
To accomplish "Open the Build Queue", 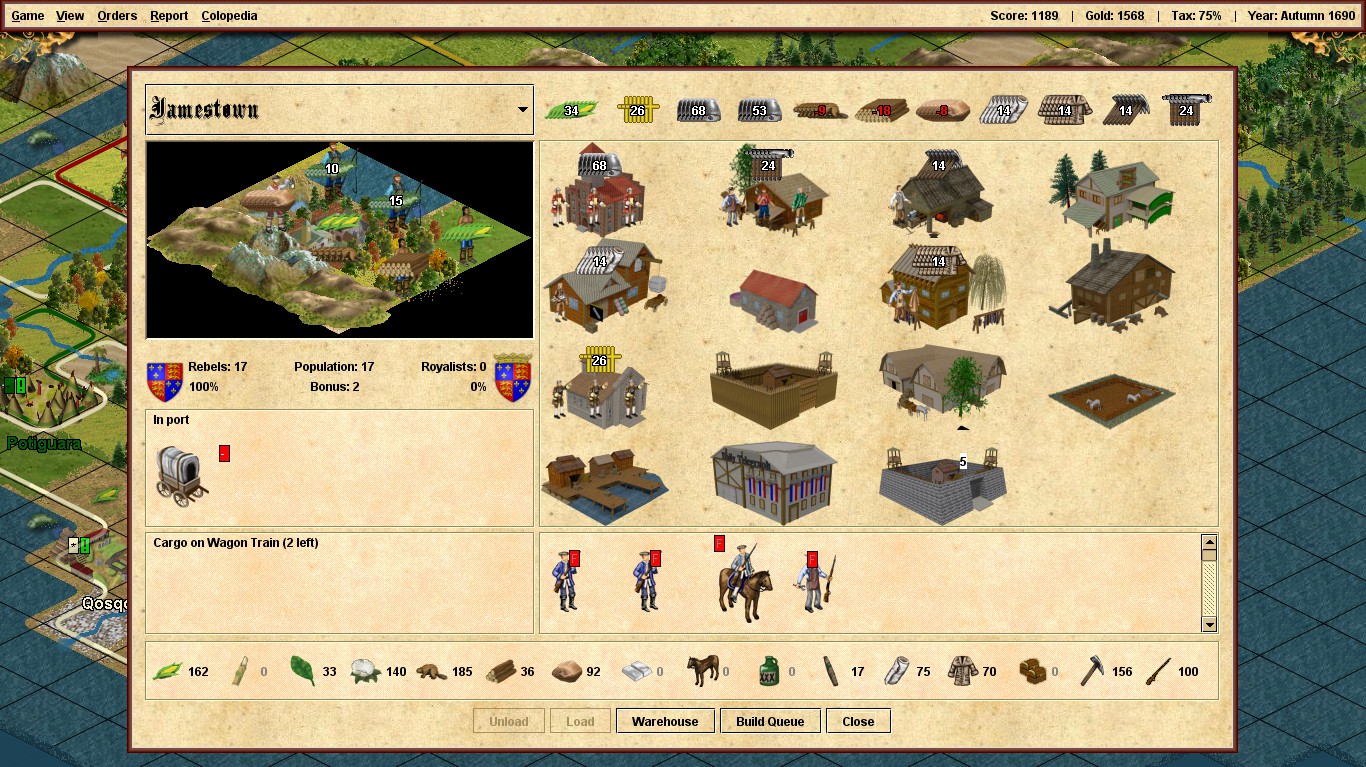I will 770,721.
